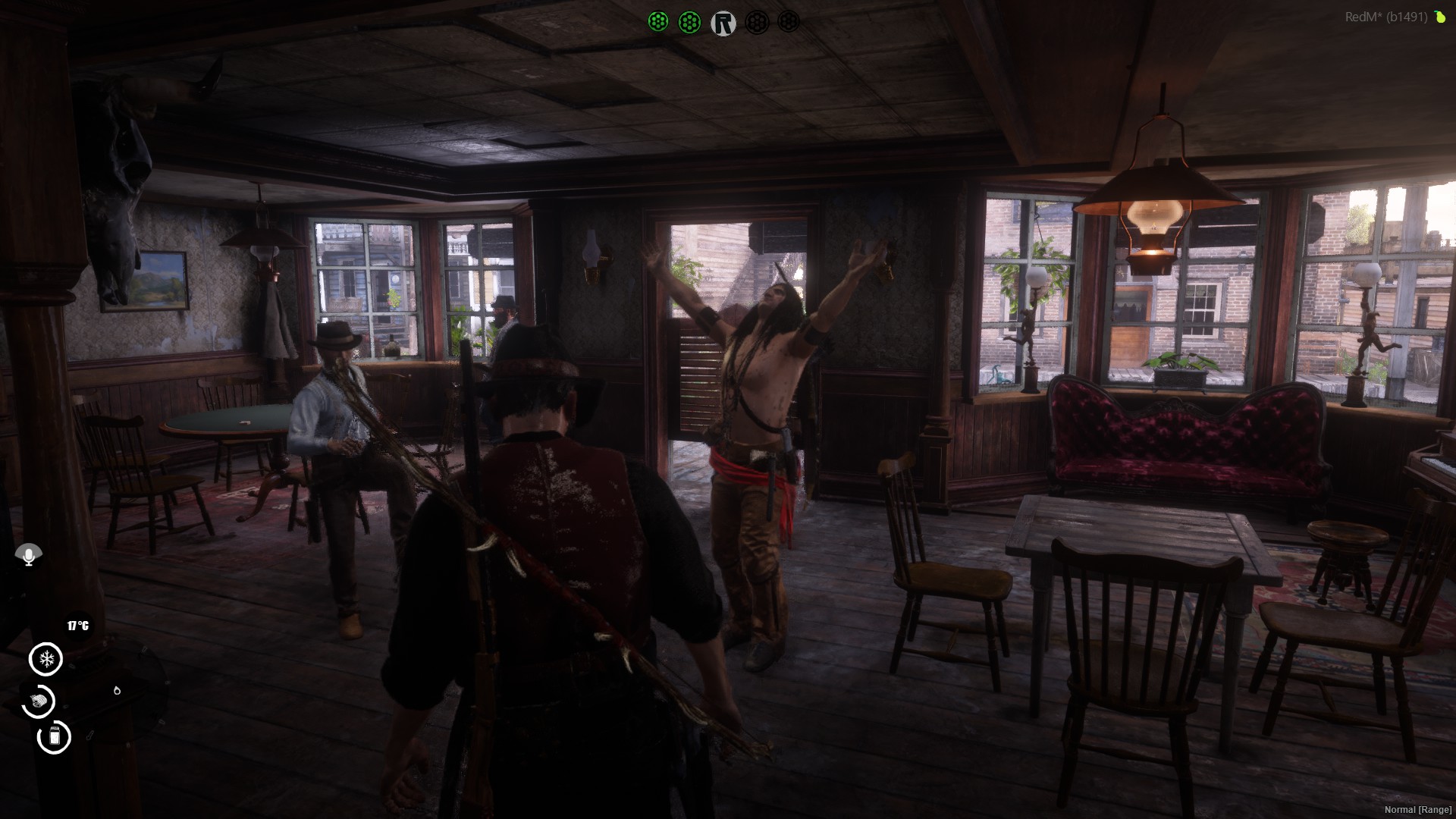Viewport: 1456px width, 819px height.
Task: Click the snowflake temperature status icon
Action: tap(45, 658)
